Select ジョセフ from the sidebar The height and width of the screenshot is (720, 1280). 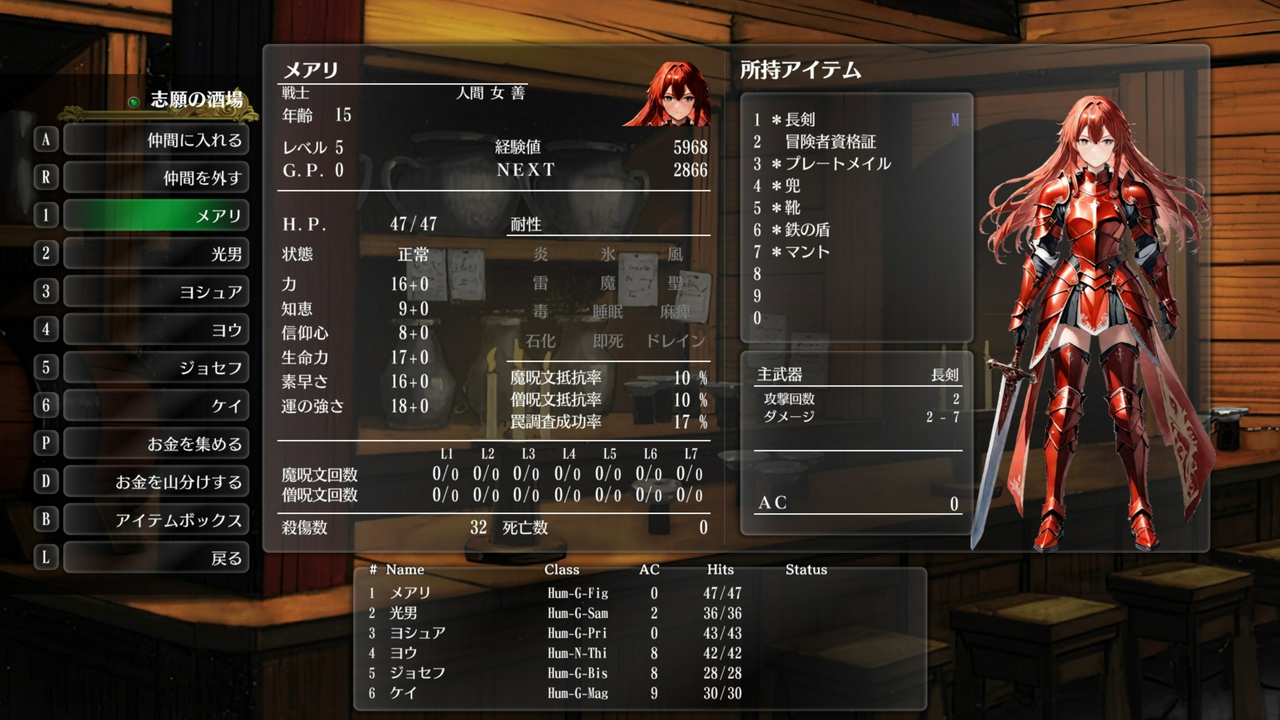click(x=156, y=367)
